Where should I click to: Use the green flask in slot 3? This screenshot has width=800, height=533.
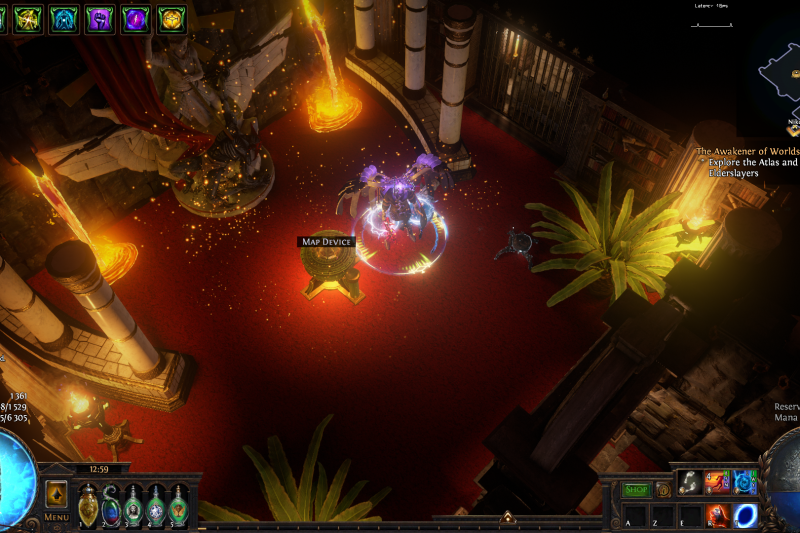[x=134, y=505]
